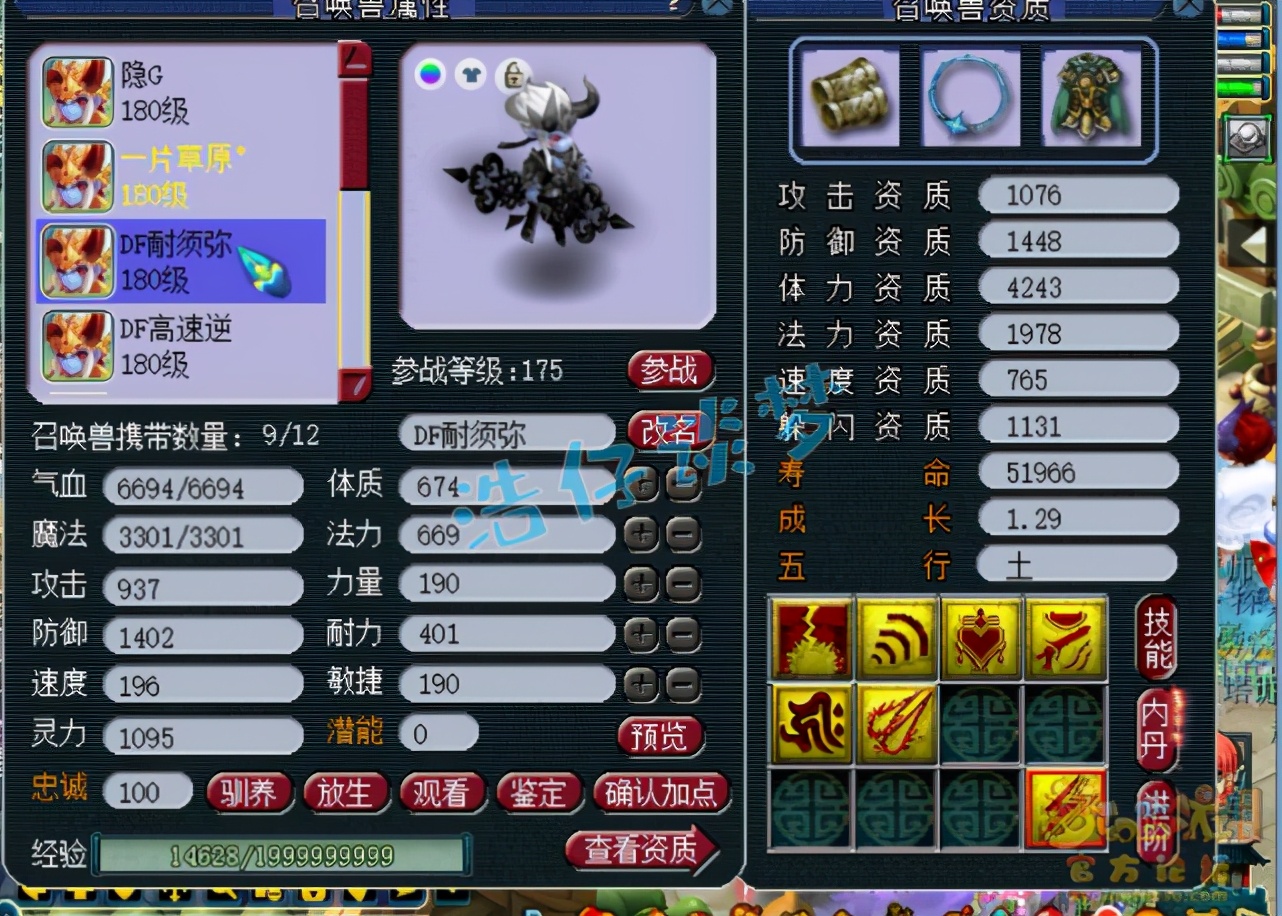Click the red flying-sword skill icon
Image resolution: width=1282 pixels, height=916 pixels.
pos(896,722)
